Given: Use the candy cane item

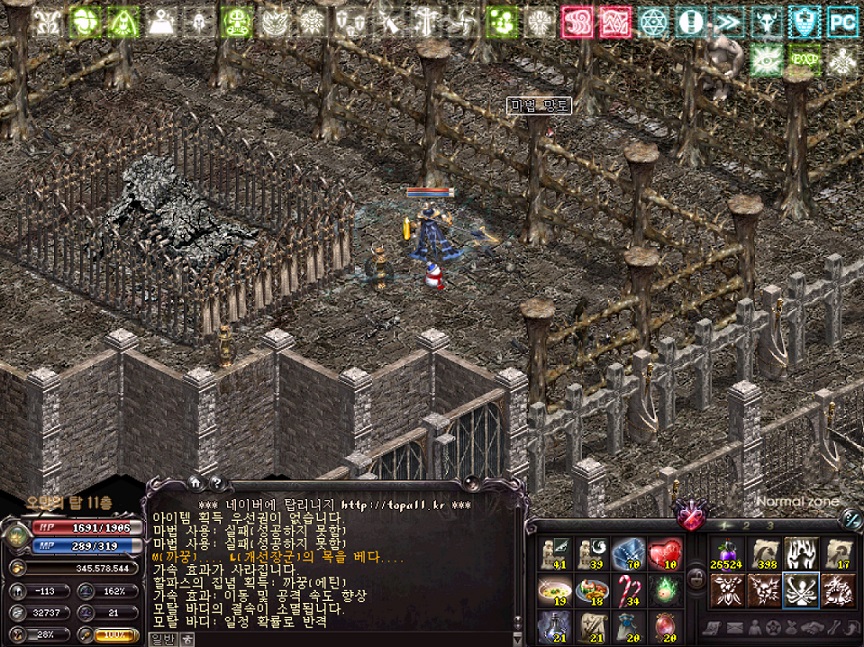Looking at the screenshot, I should [x=628, y=589].
